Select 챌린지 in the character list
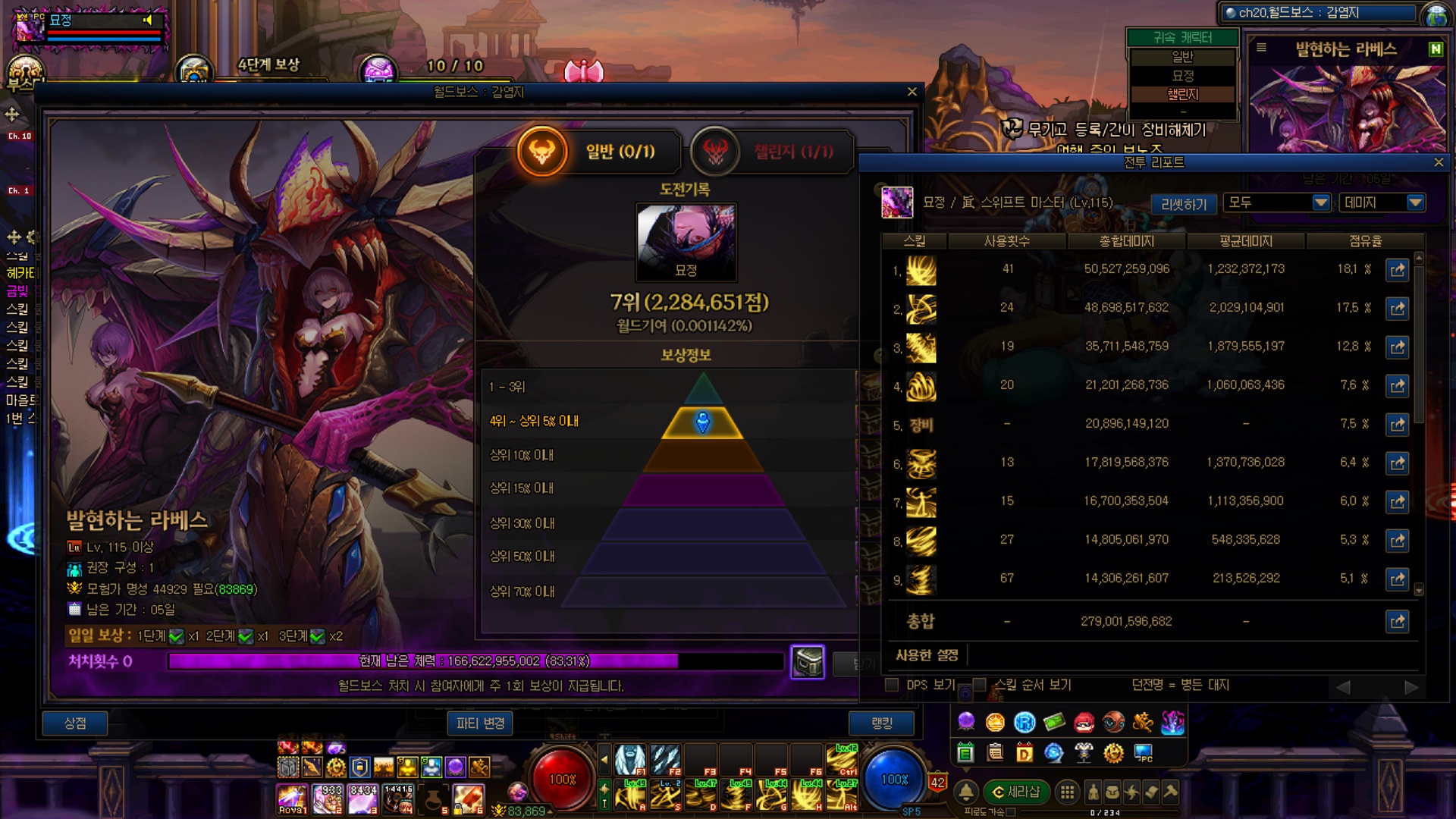The image size is (1456, 819). click(1182, 95)
